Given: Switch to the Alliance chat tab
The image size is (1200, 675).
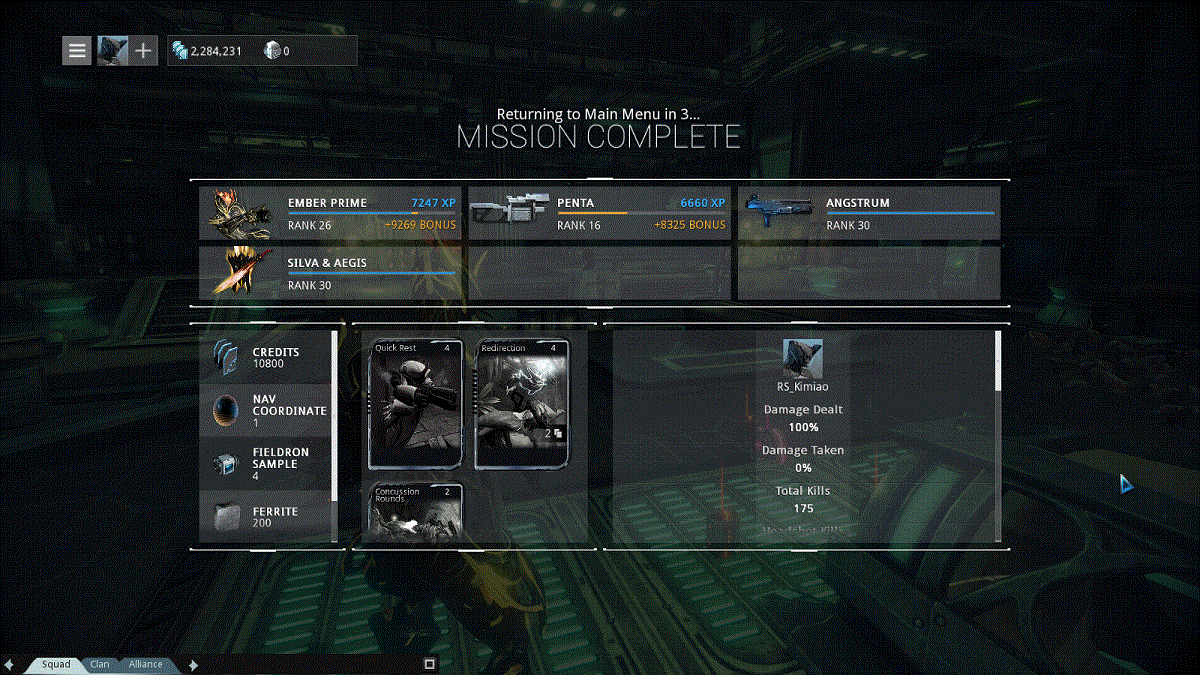Looking at the screenshot, I should (x=145, y=664).
